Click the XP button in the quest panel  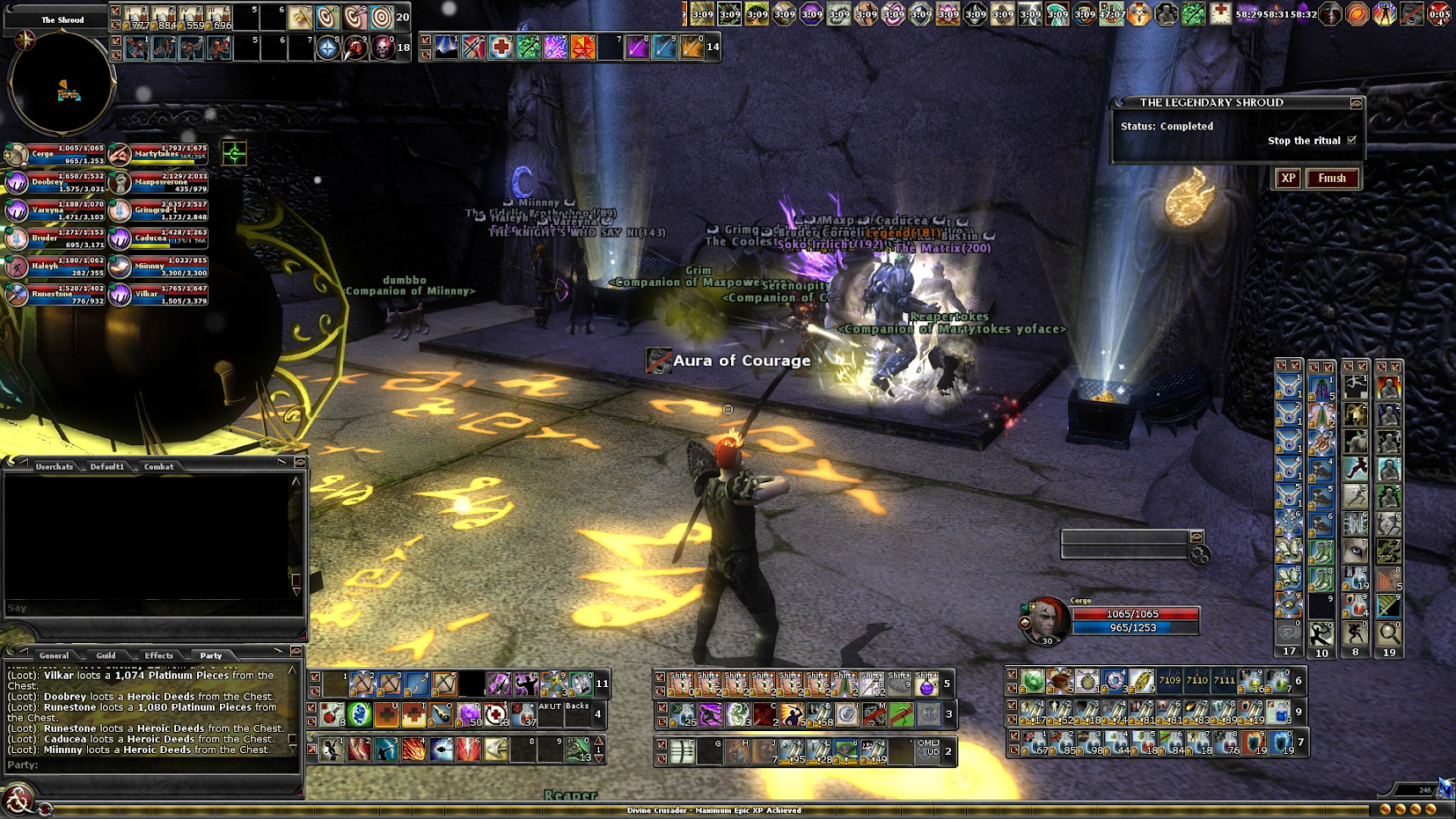click(1288, 179)
